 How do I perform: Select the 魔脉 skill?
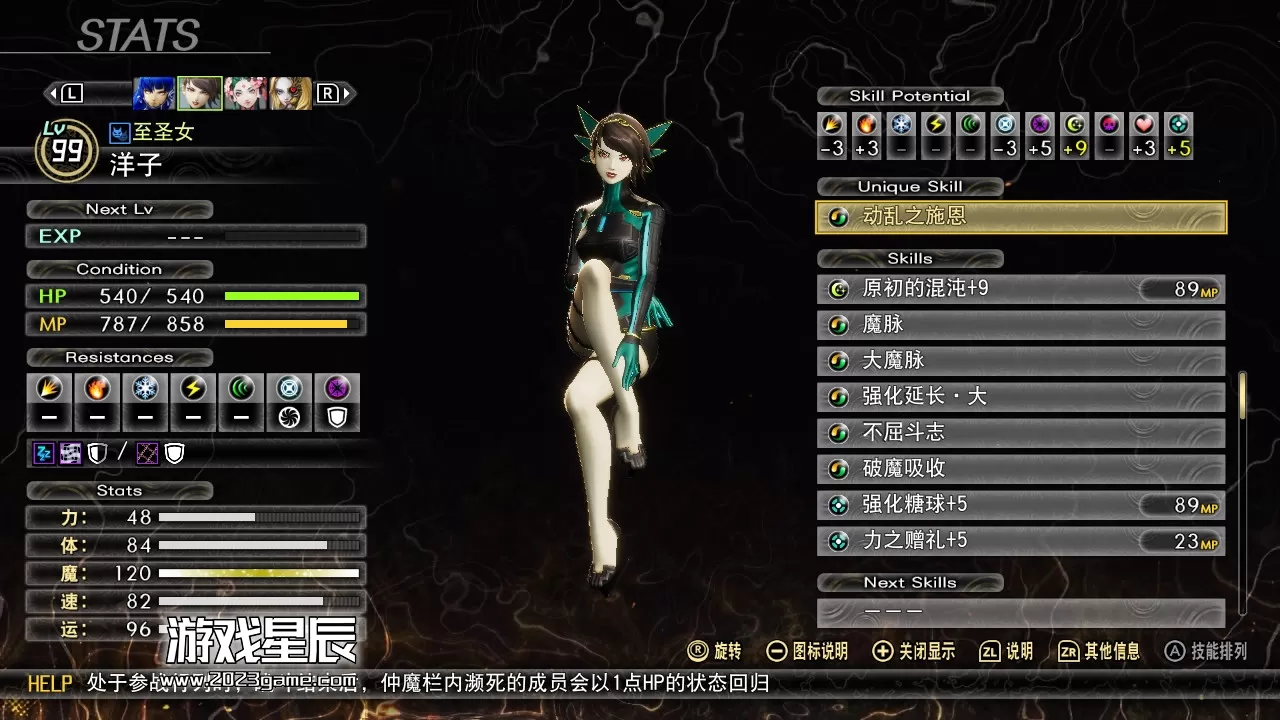tap(1021, 325)
